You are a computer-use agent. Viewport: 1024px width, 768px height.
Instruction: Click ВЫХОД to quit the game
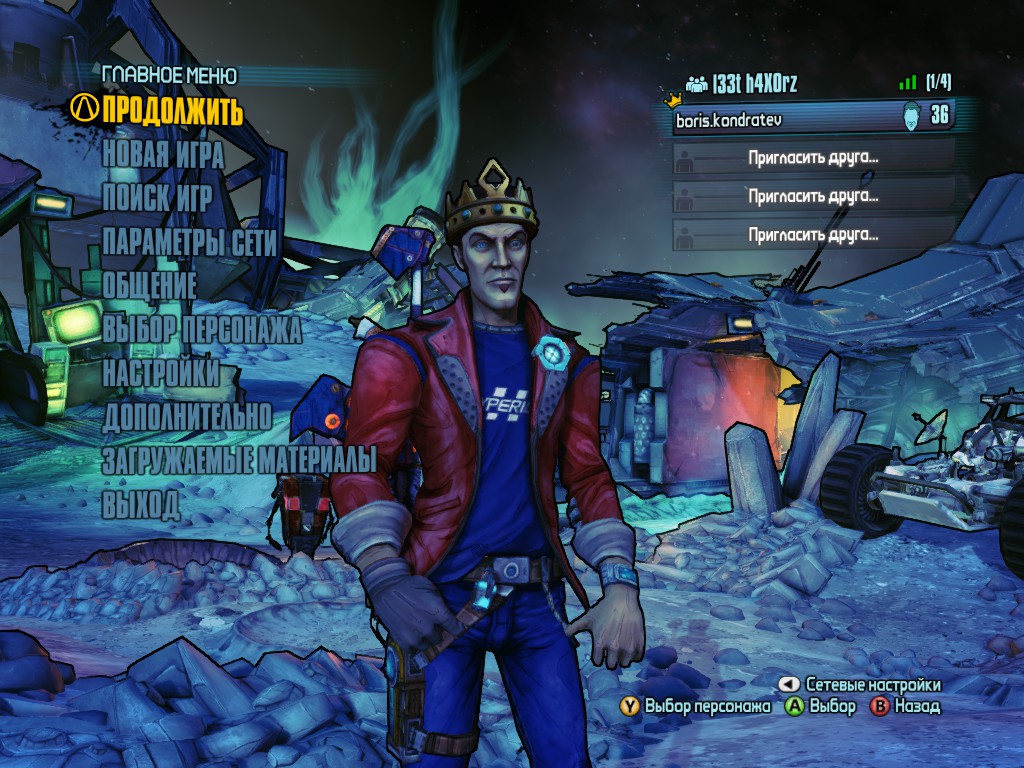click(x=141, y=504)
